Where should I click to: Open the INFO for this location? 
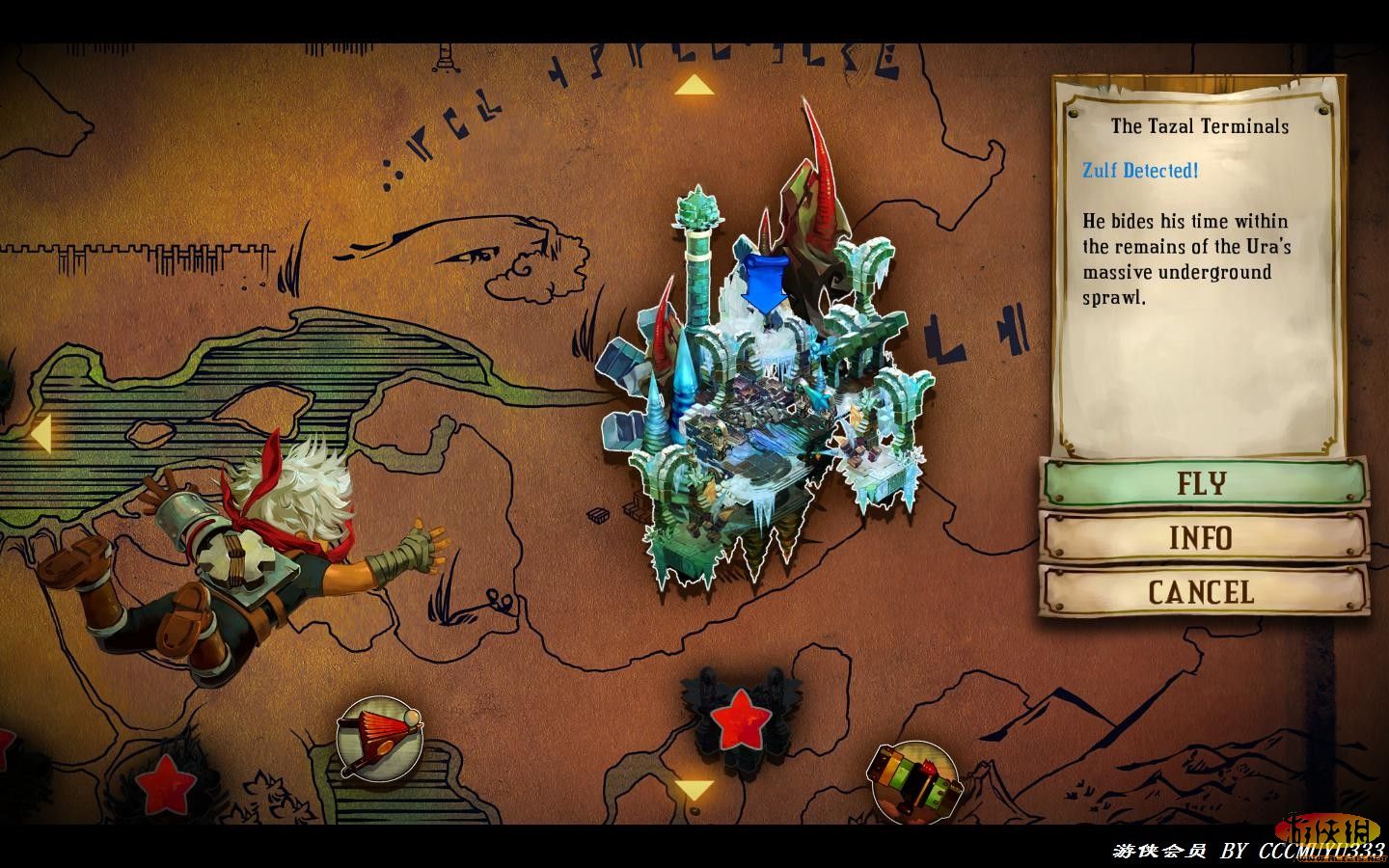point(1203,536)
